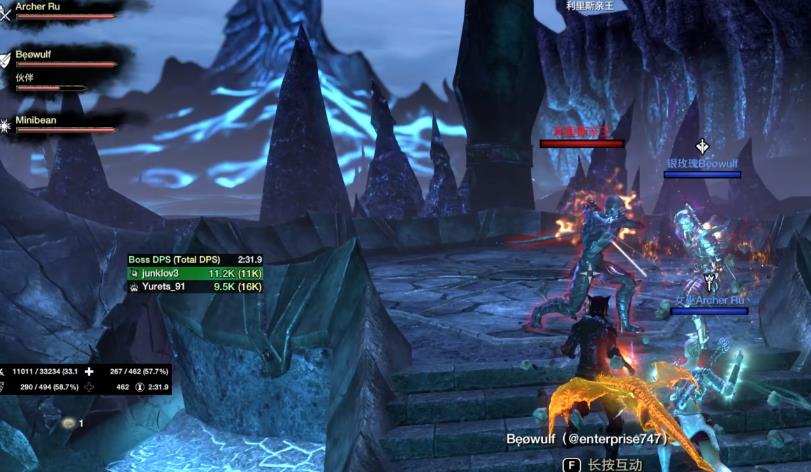
Task: Select Archer Ru in the group frames
Action: pos(58,10)
